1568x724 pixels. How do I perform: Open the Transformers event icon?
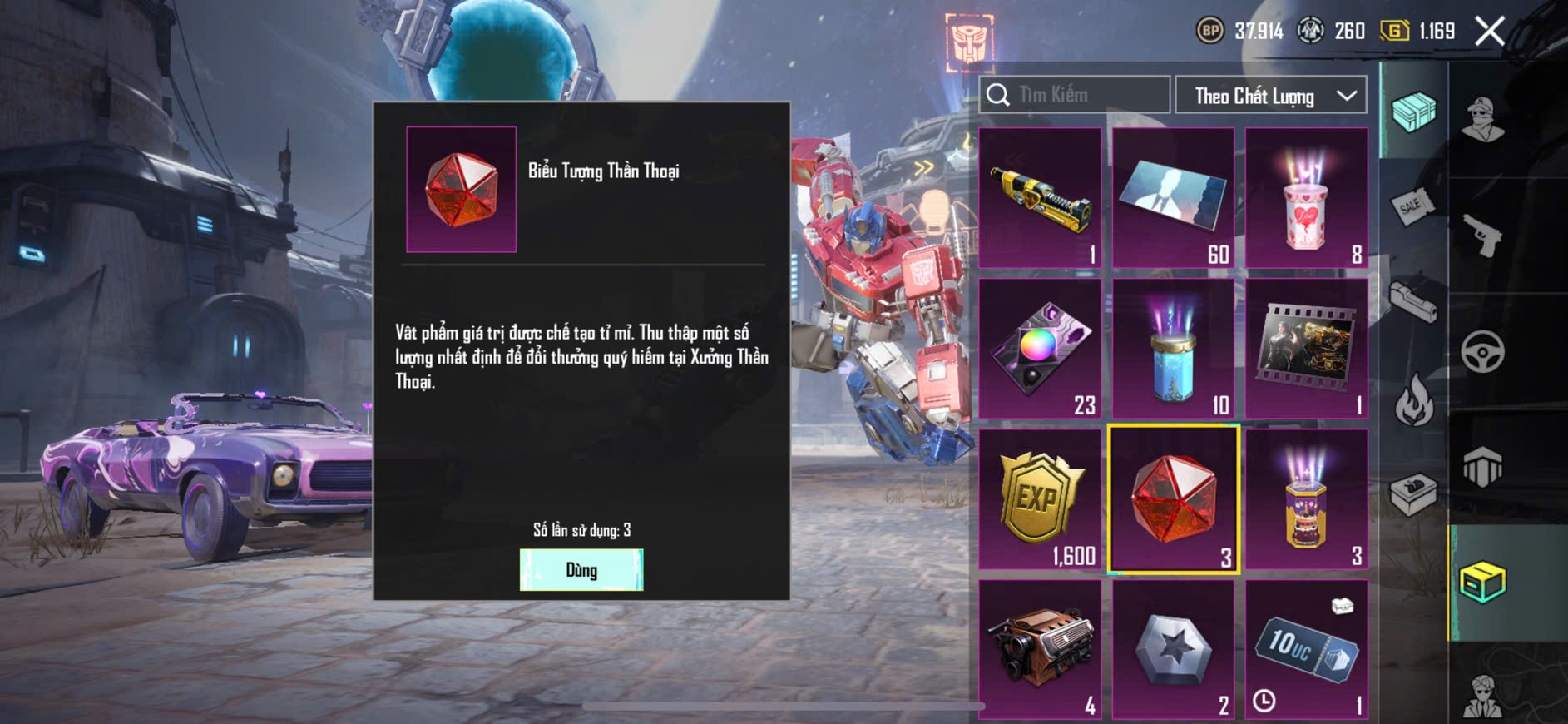click(x=968, y=42)
